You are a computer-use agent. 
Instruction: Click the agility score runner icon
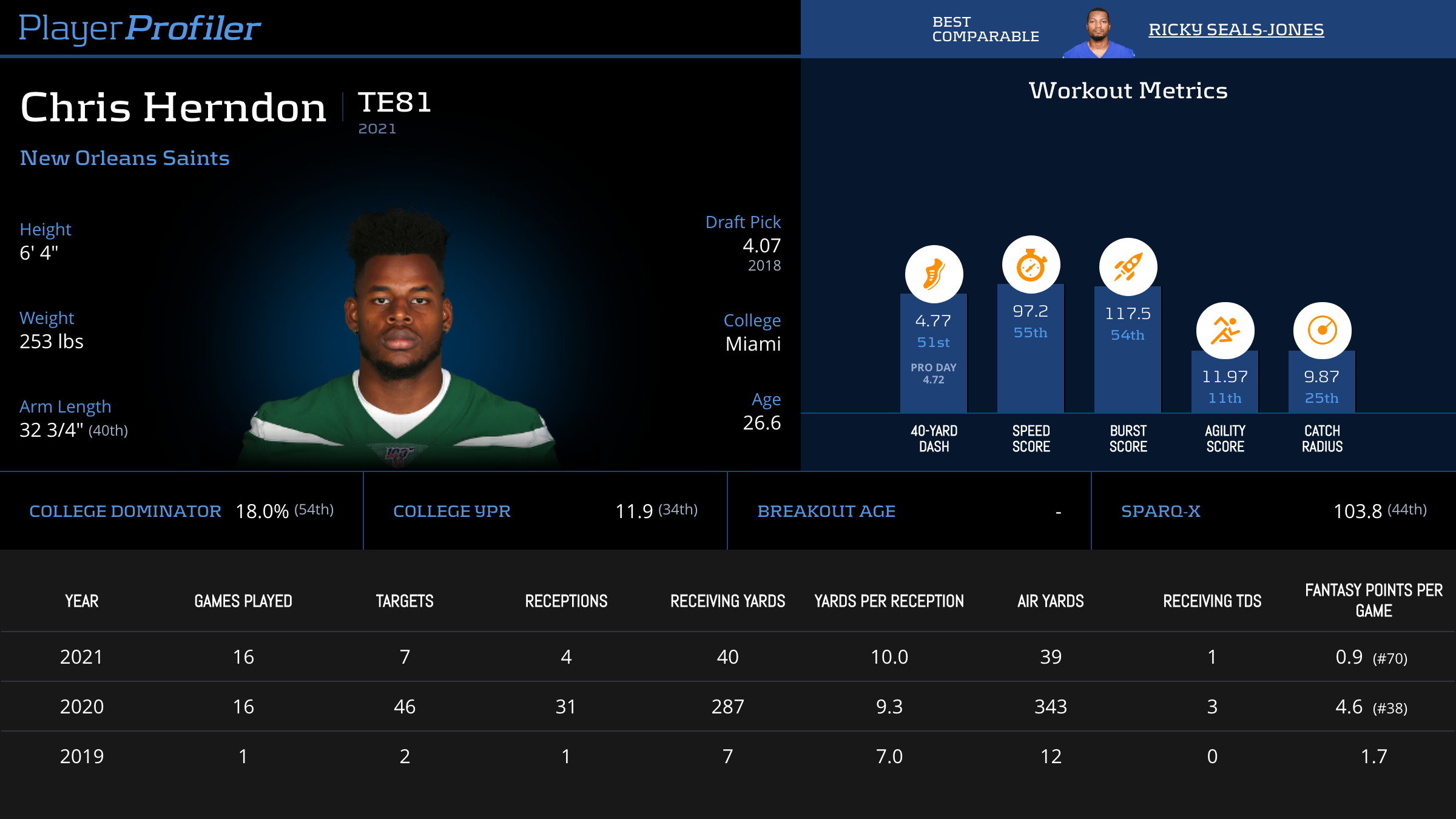[x=1225, y=331]
